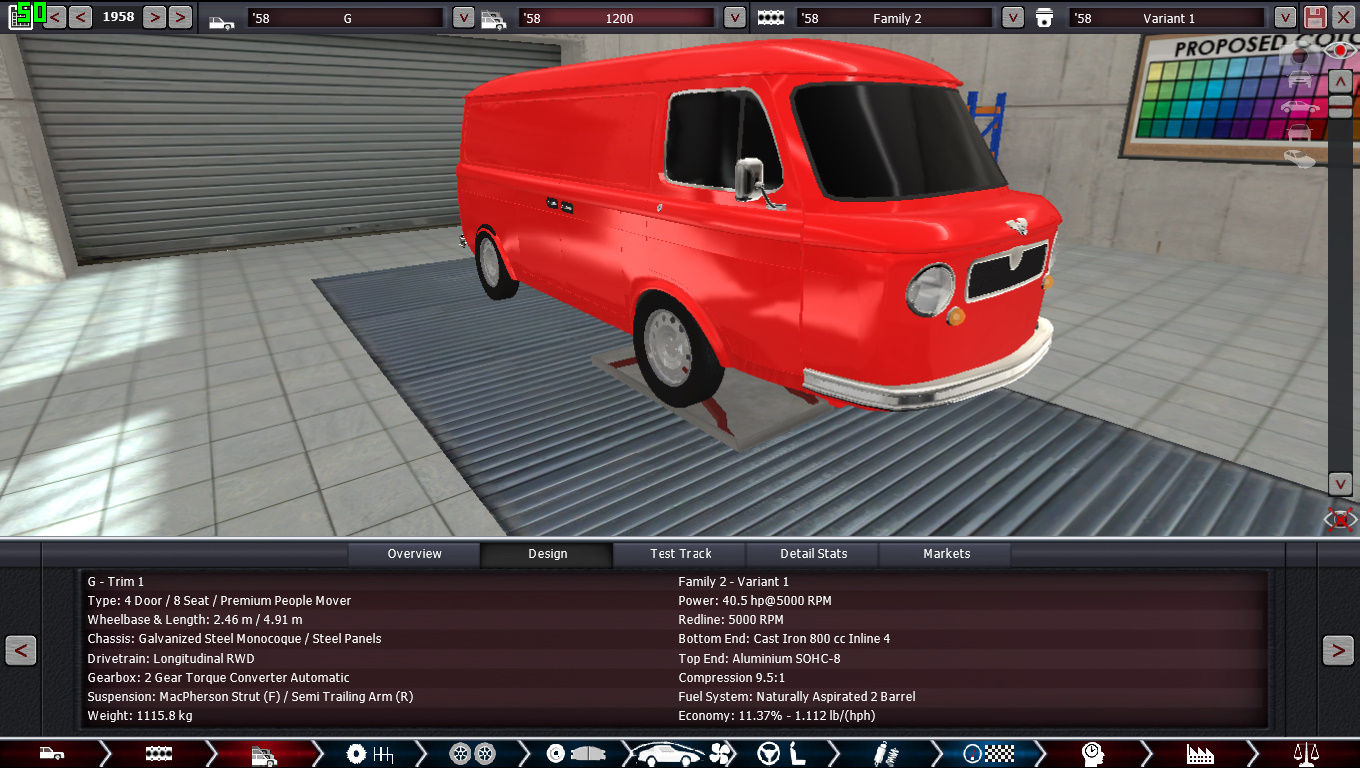Viewport: 1360px width, 768px height.
Task: Toggle the red eye visibility icon
Action: 1340,50
